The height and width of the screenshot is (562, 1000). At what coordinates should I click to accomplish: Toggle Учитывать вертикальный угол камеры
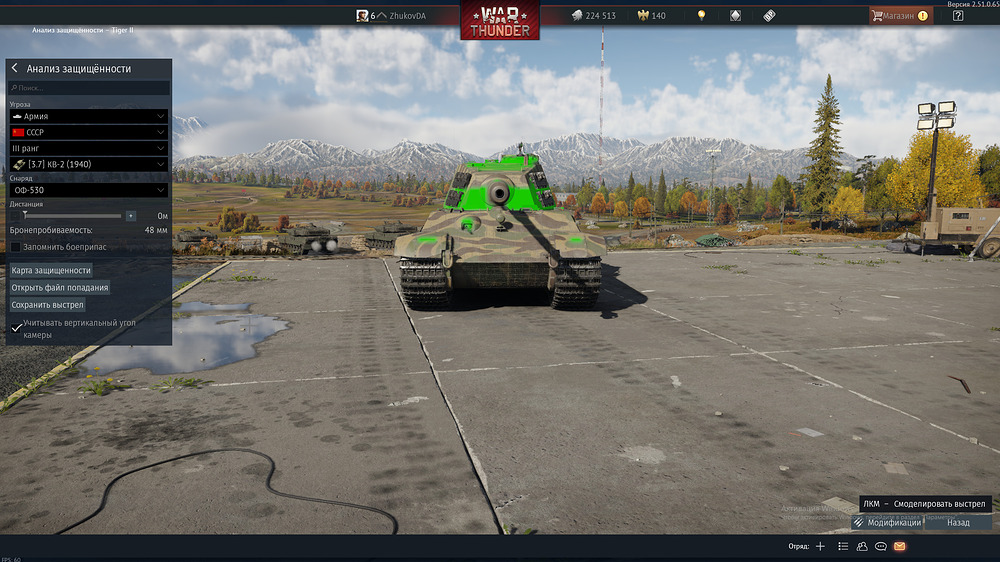click(x=16, y=328)
